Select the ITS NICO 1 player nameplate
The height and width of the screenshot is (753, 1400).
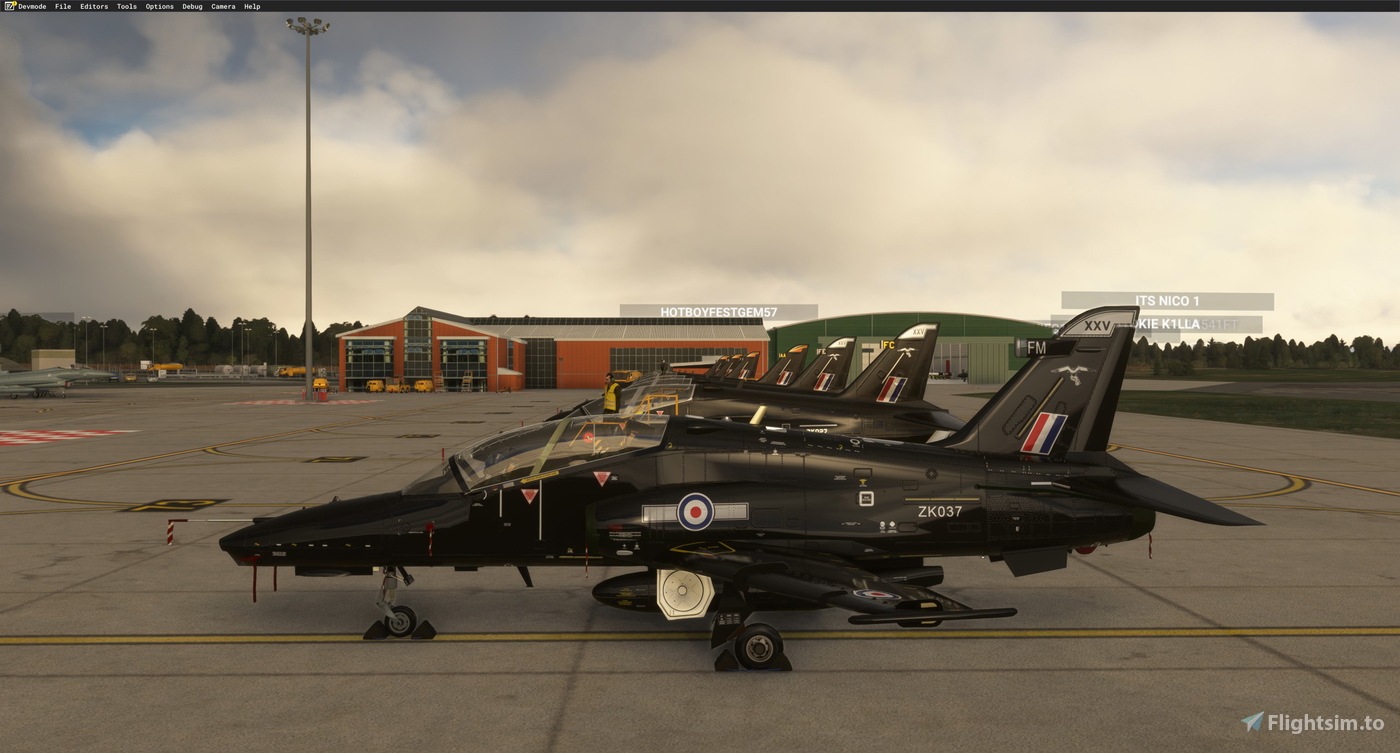[x=1166, y=300]
